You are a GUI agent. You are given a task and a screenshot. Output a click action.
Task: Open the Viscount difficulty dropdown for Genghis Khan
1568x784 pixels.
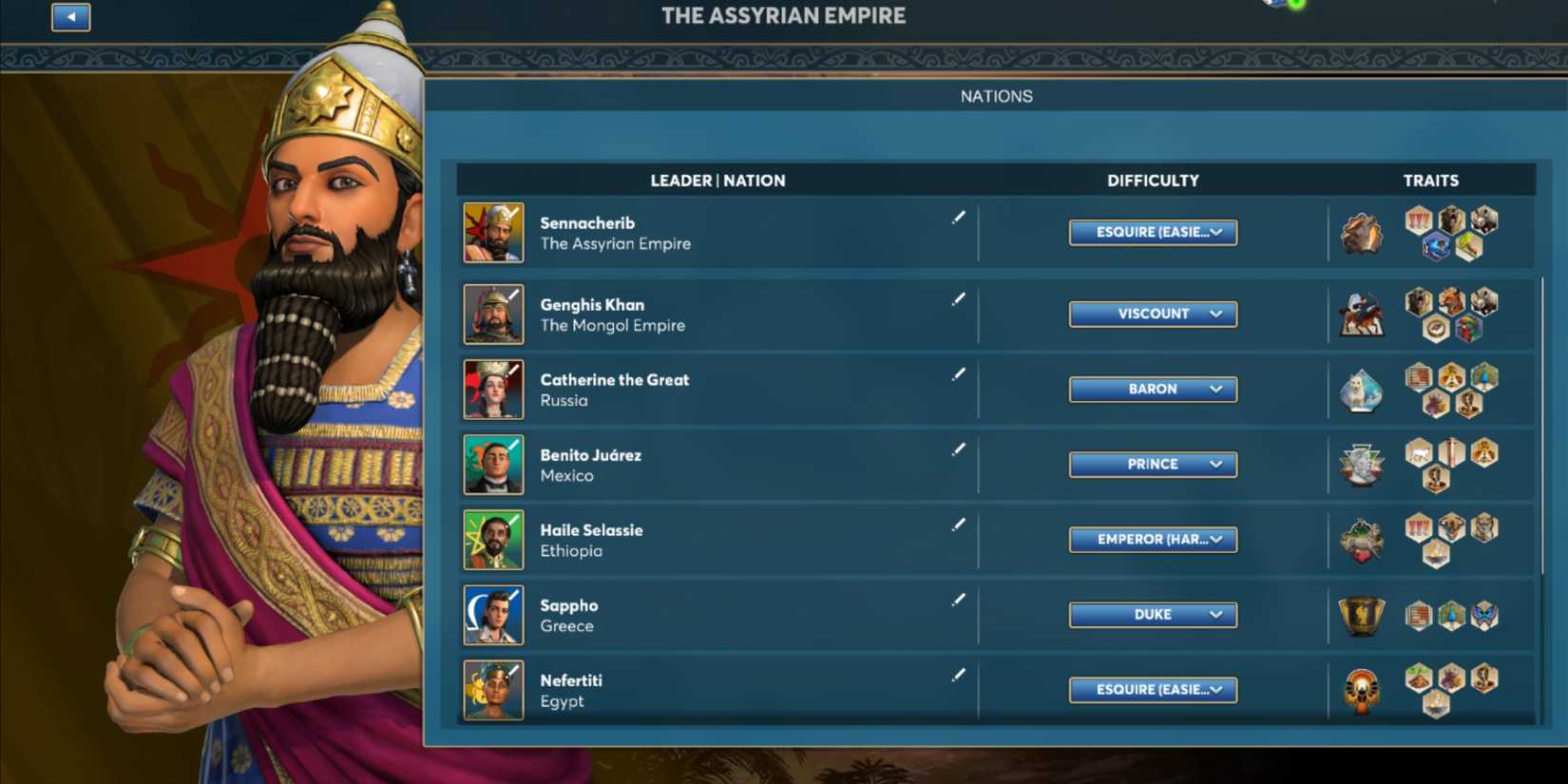[1153, 314]
